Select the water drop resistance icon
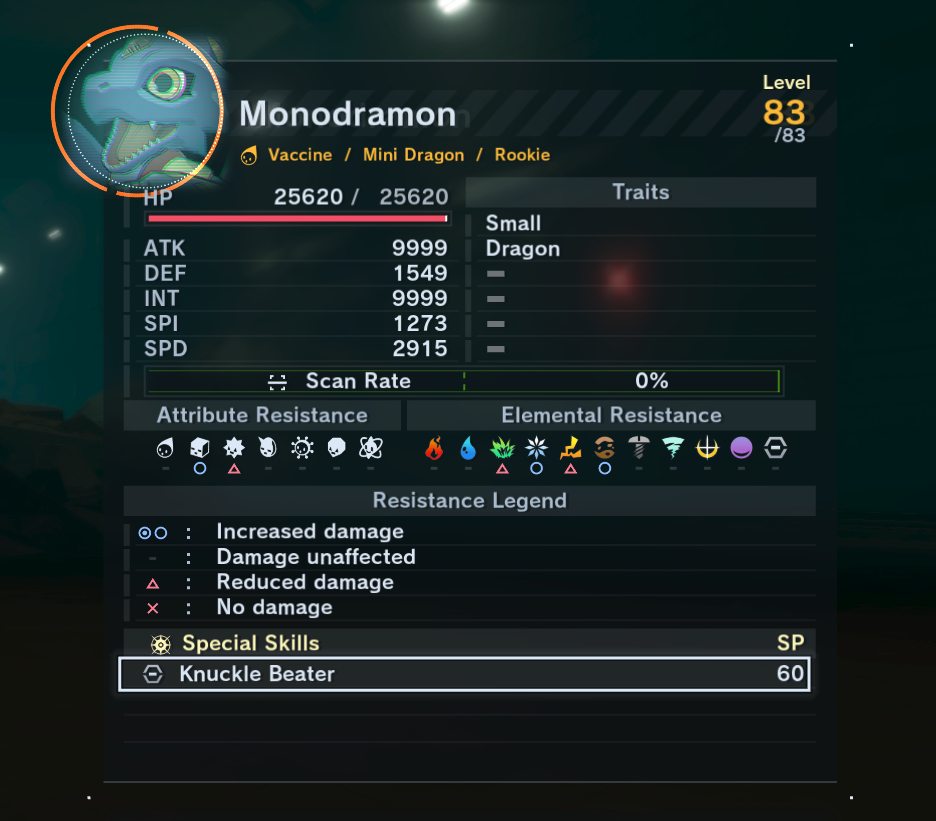 [x=468, y=449]
